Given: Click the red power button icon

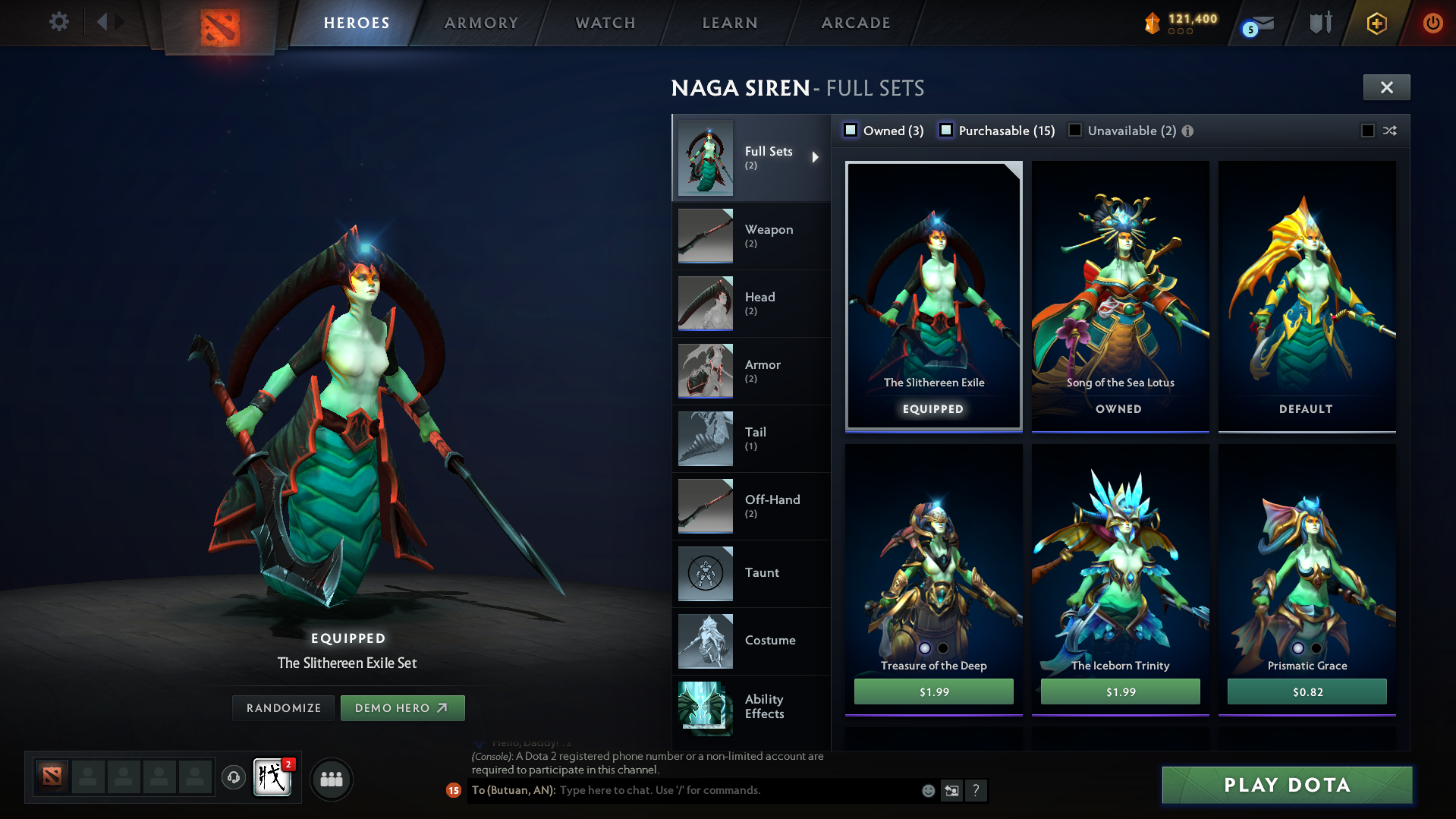Looking at the screenshot, I should coord(1432,23).
